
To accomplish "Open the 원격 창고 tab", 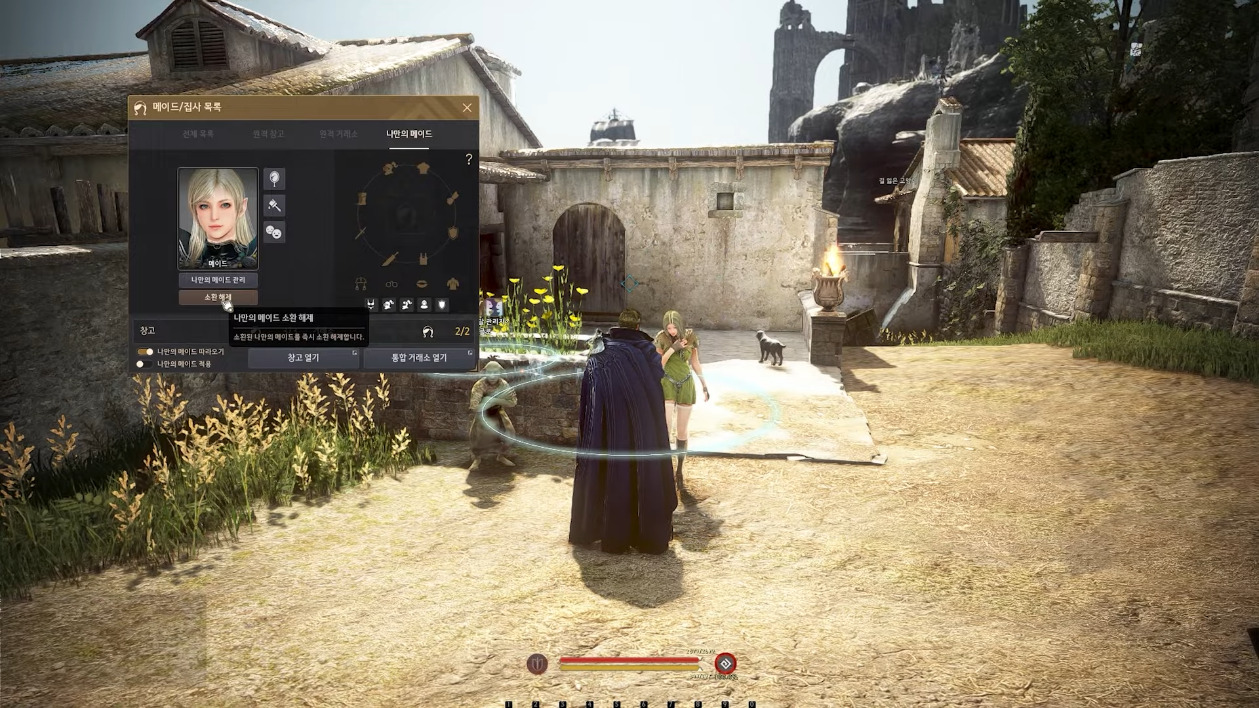I will pyautogui.click(x=268, y=134).
